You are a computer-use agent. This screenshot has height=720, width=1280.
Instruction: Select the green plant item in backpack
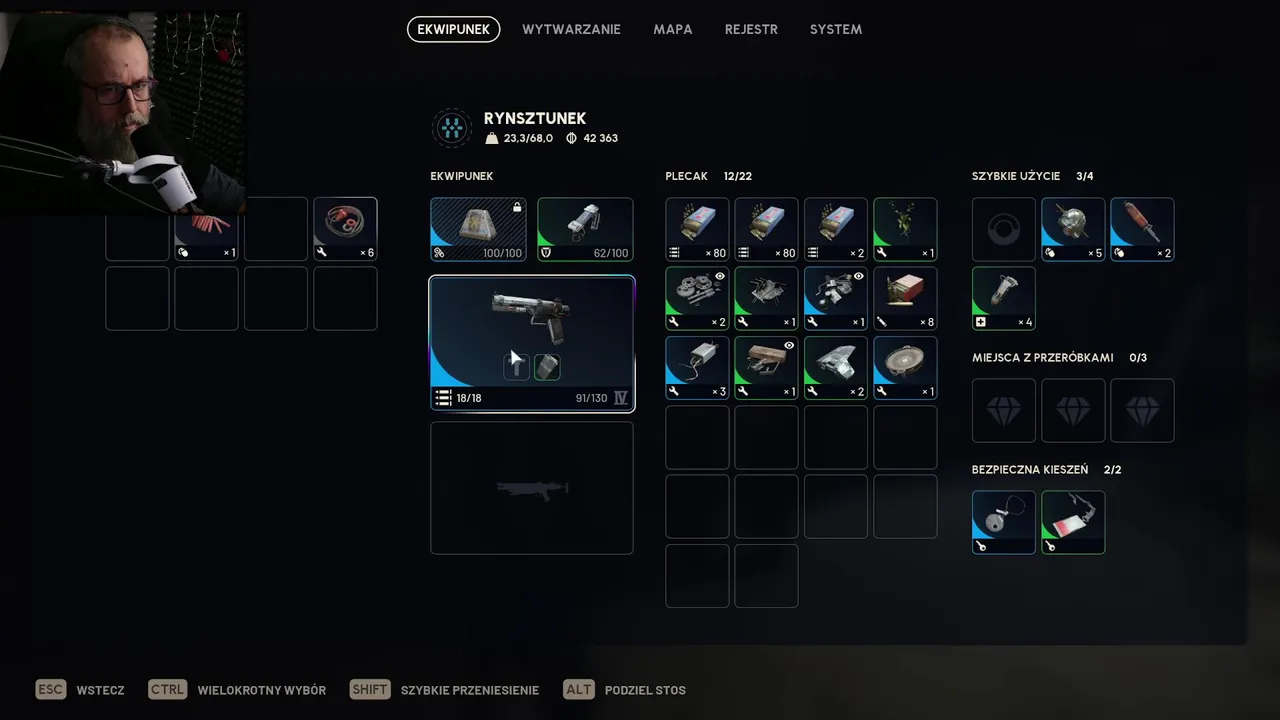[905, 229]
